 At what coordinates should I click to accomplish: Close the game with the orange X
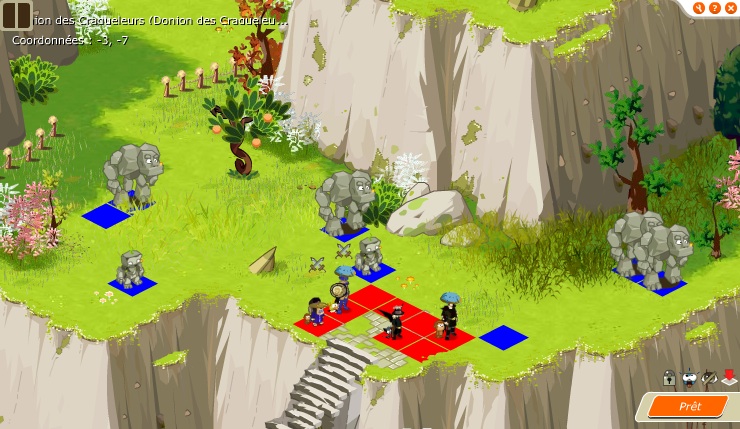[731, 8]
